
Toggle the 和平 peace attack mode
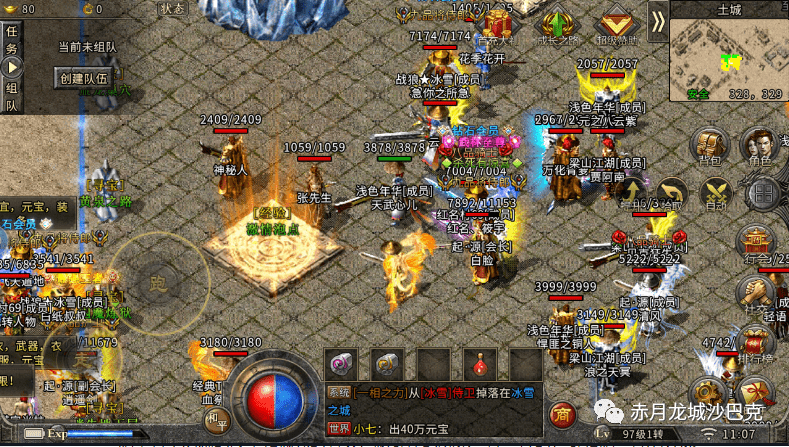(x=219, y=421)
